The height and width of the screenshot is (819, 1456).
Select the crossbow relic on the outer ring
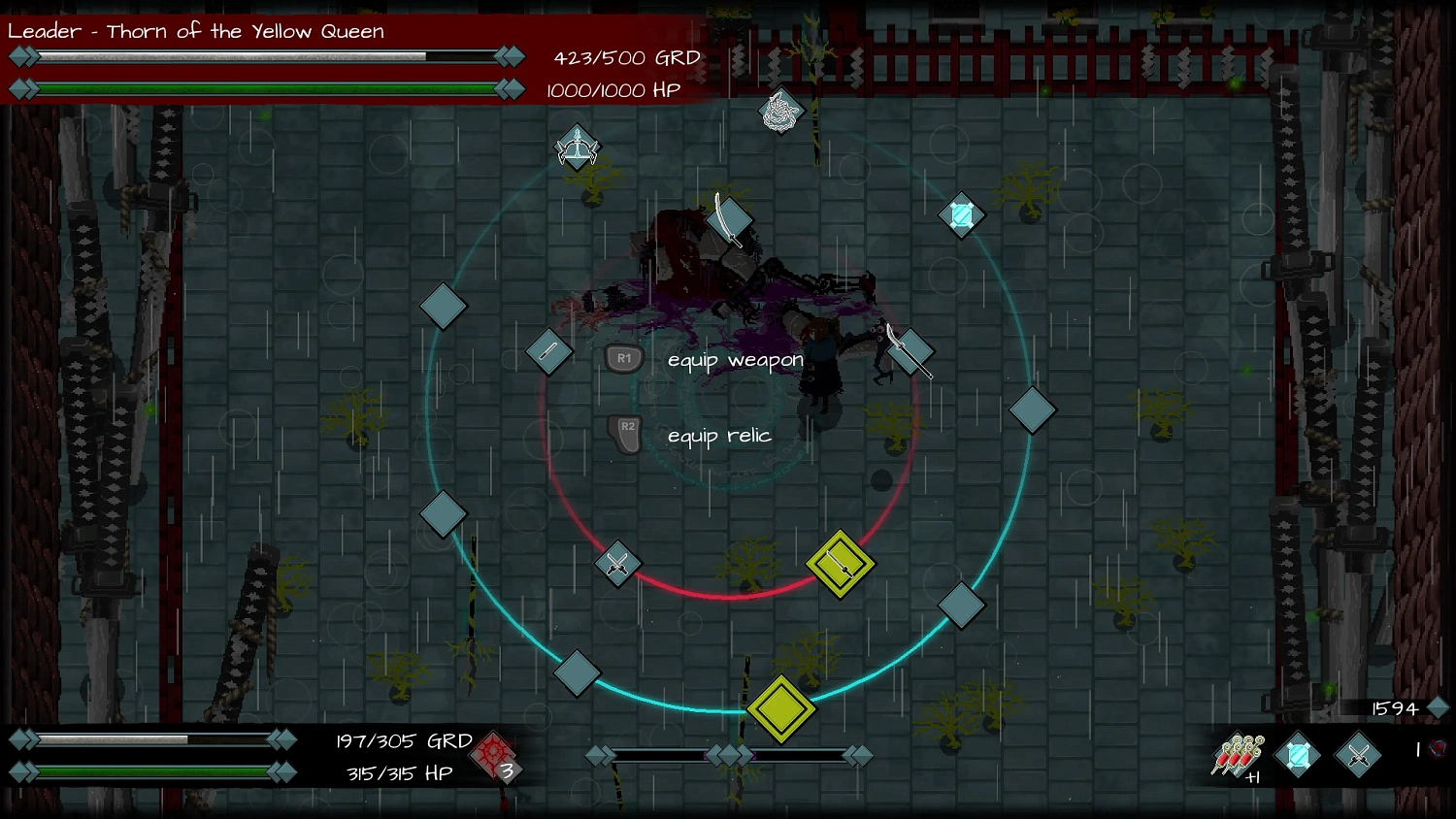point(578,148)
